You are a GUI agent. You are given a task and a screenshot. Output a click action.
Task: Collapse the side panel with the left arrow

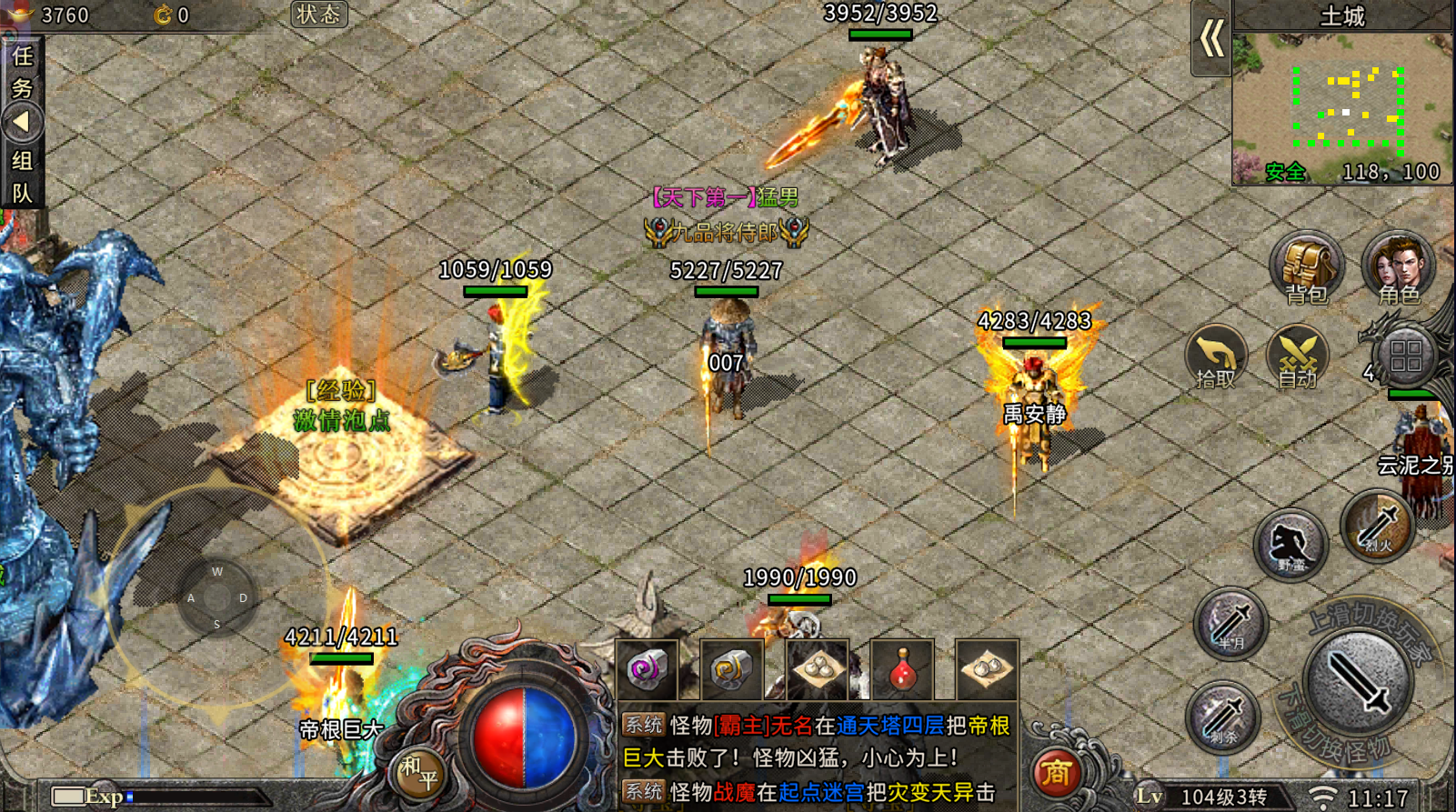click(x=22, y=123)
